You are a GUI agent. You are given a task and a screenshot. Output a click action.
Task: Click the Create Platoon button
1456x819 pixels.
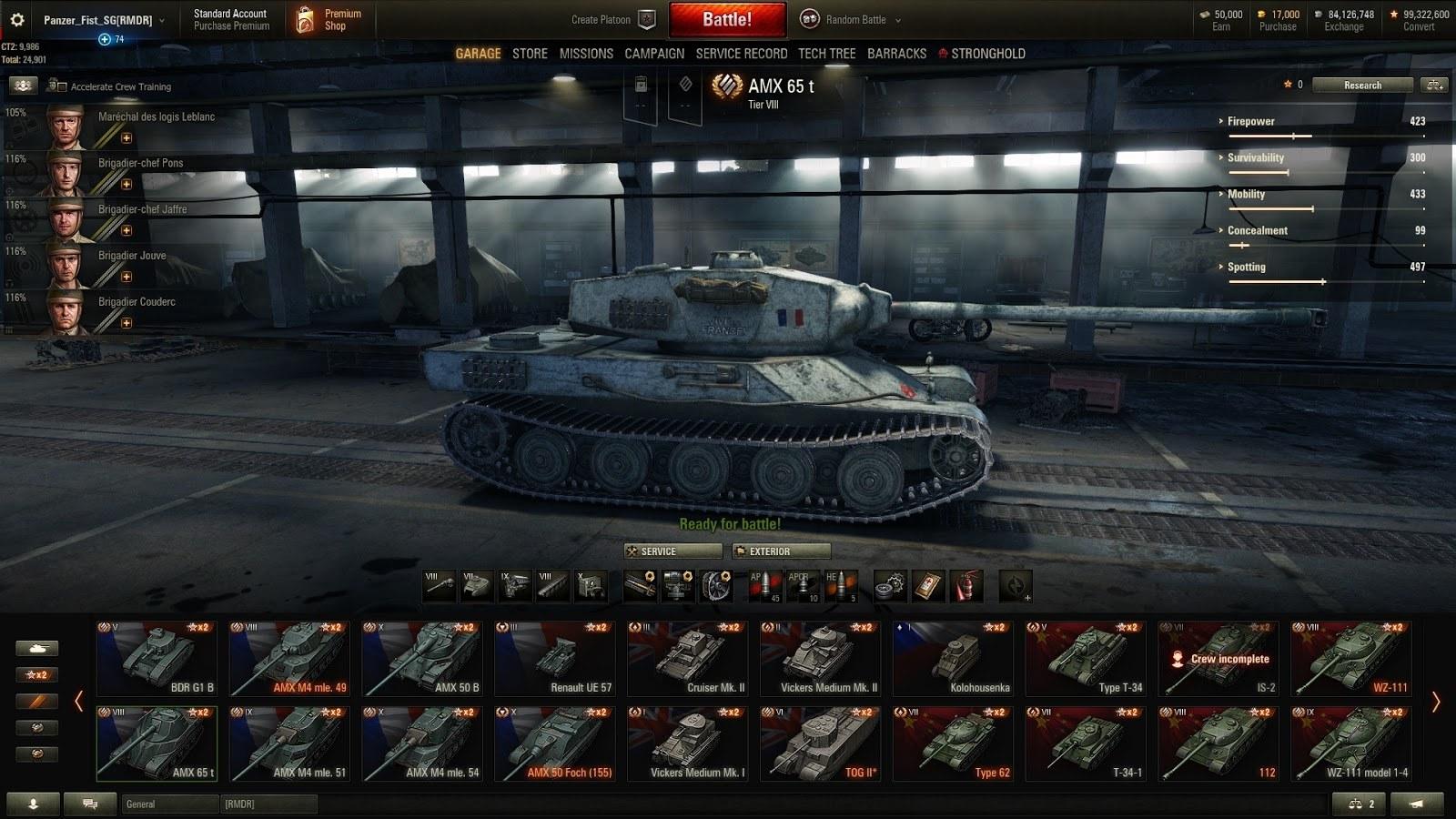point(612,19)
